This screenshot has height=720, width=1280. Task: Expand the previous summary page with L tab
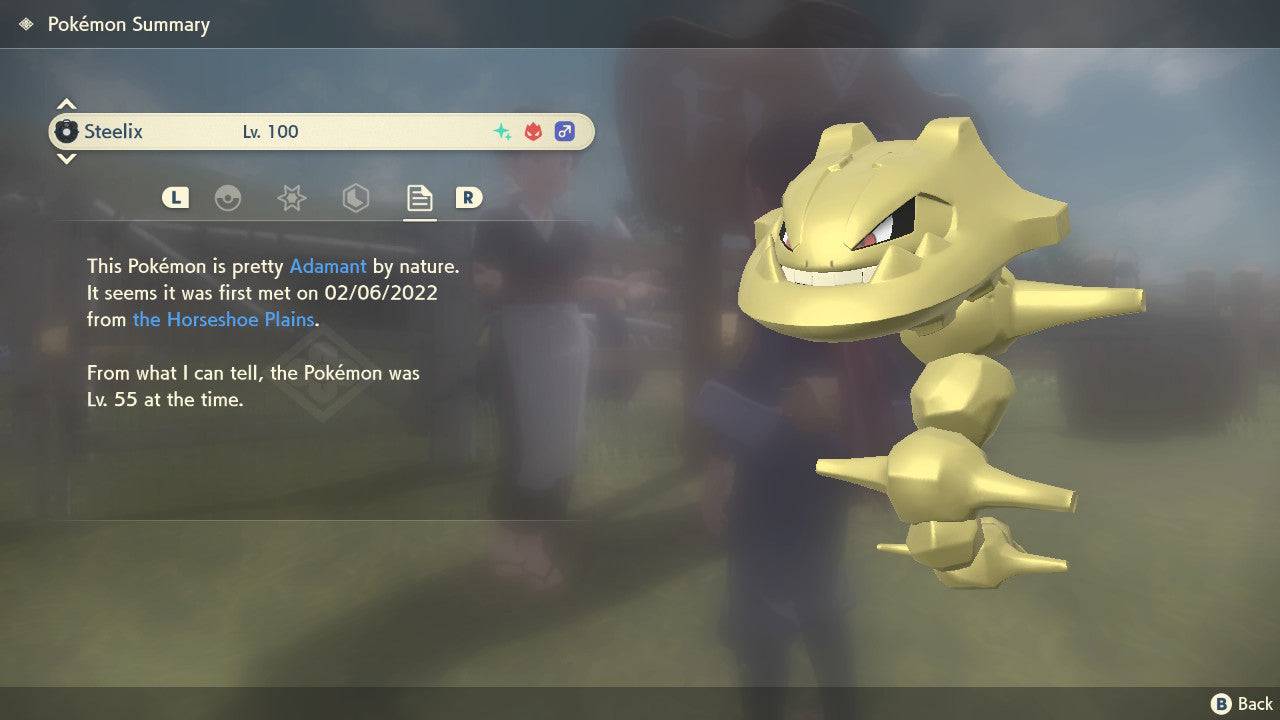pos(175,198)
